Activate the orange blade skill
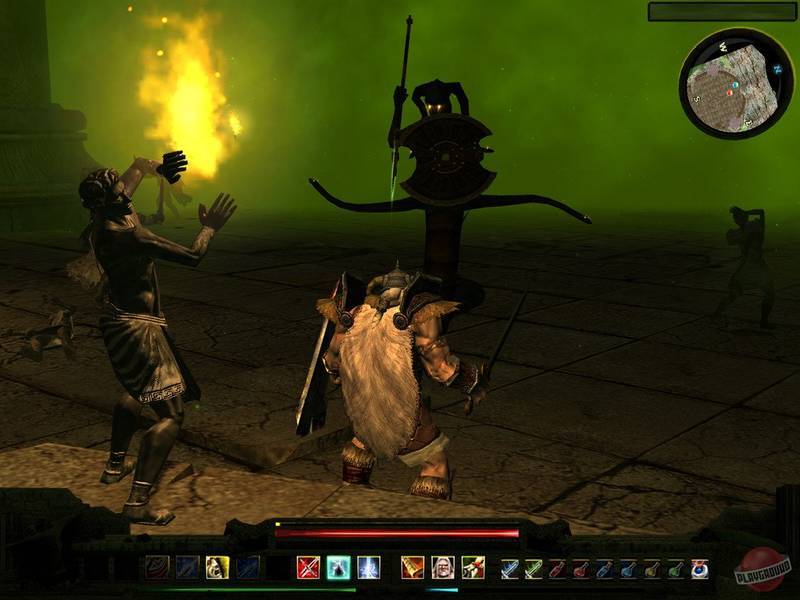 412,568
